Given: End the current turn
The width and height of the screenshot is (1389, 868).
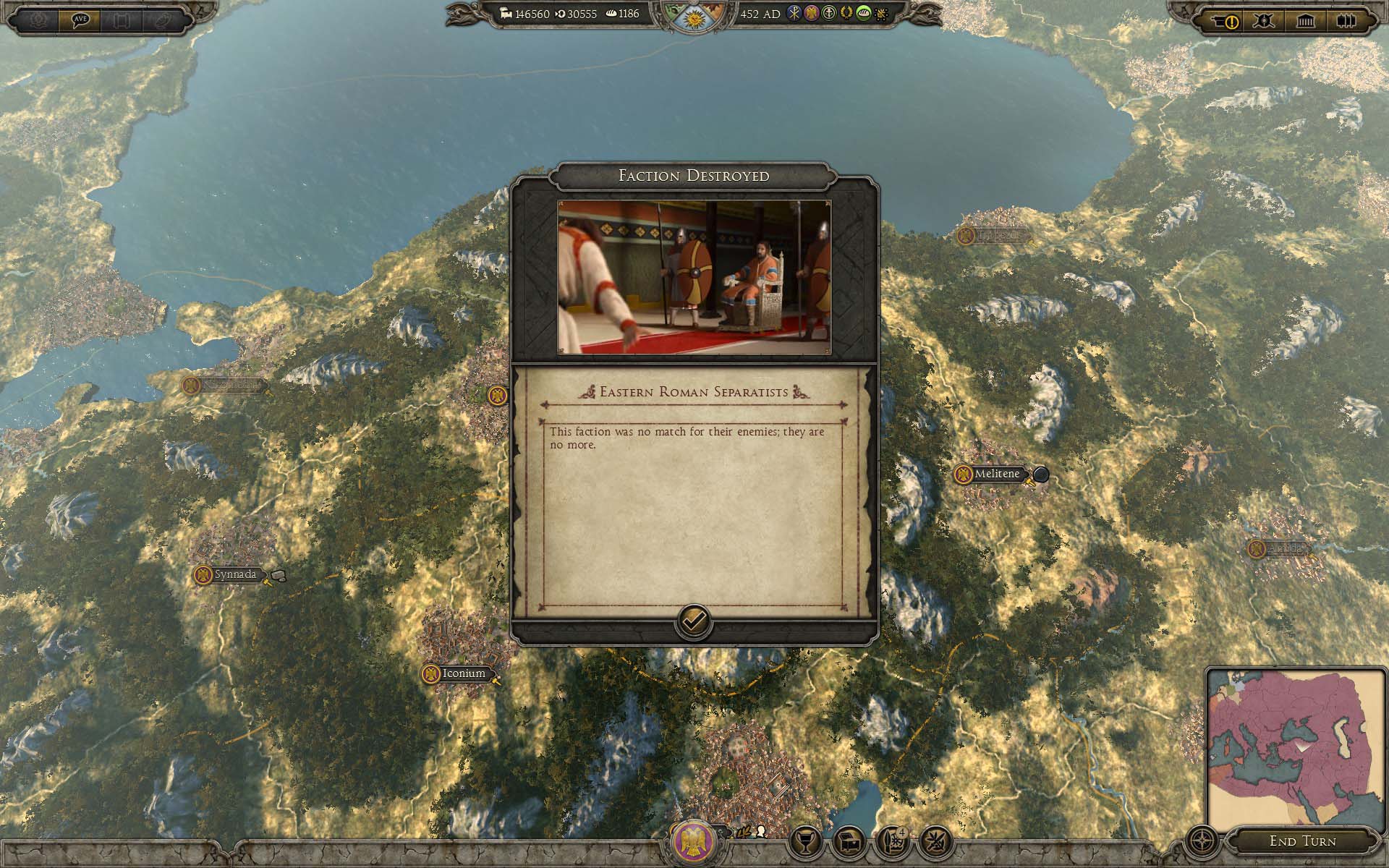Looking at the screenshot, I should [x=1302, y=841].
